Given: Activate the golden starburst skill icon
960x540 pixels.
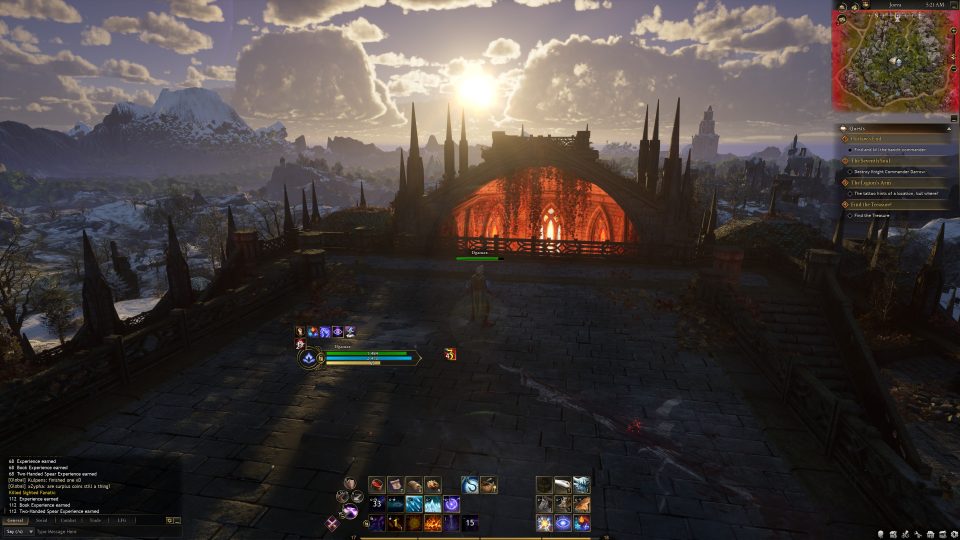Looking at the screenshot, I should [544, 523].
